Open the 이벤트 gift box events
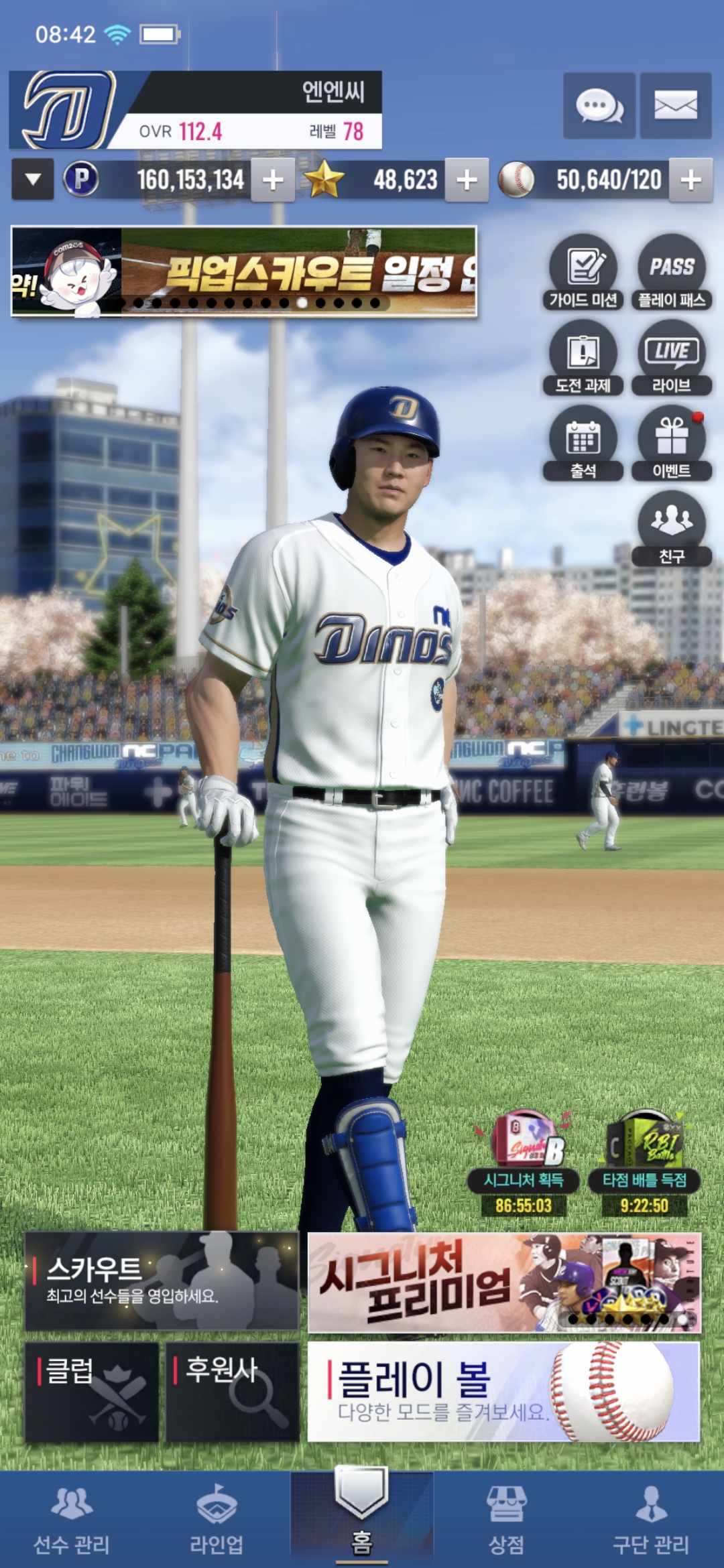This screenshot has height=1568, width=724. tap(671, 443)
